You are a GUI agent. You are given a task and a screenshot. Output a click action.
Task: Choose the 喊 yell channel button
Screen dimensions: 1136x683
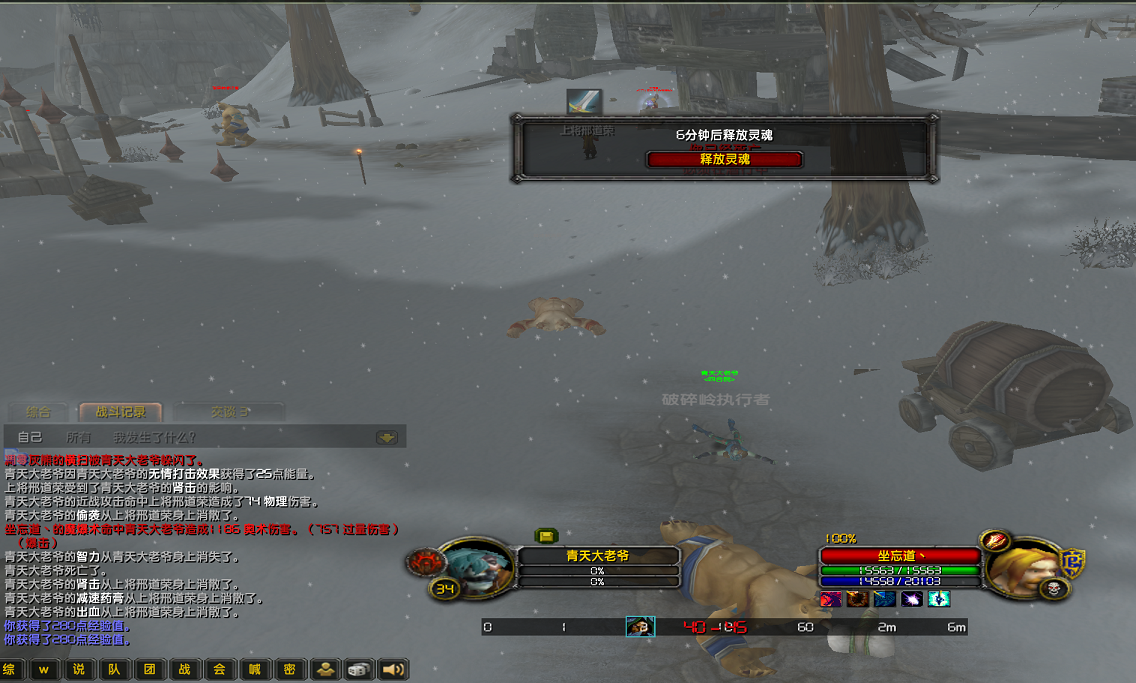point(254,669)
